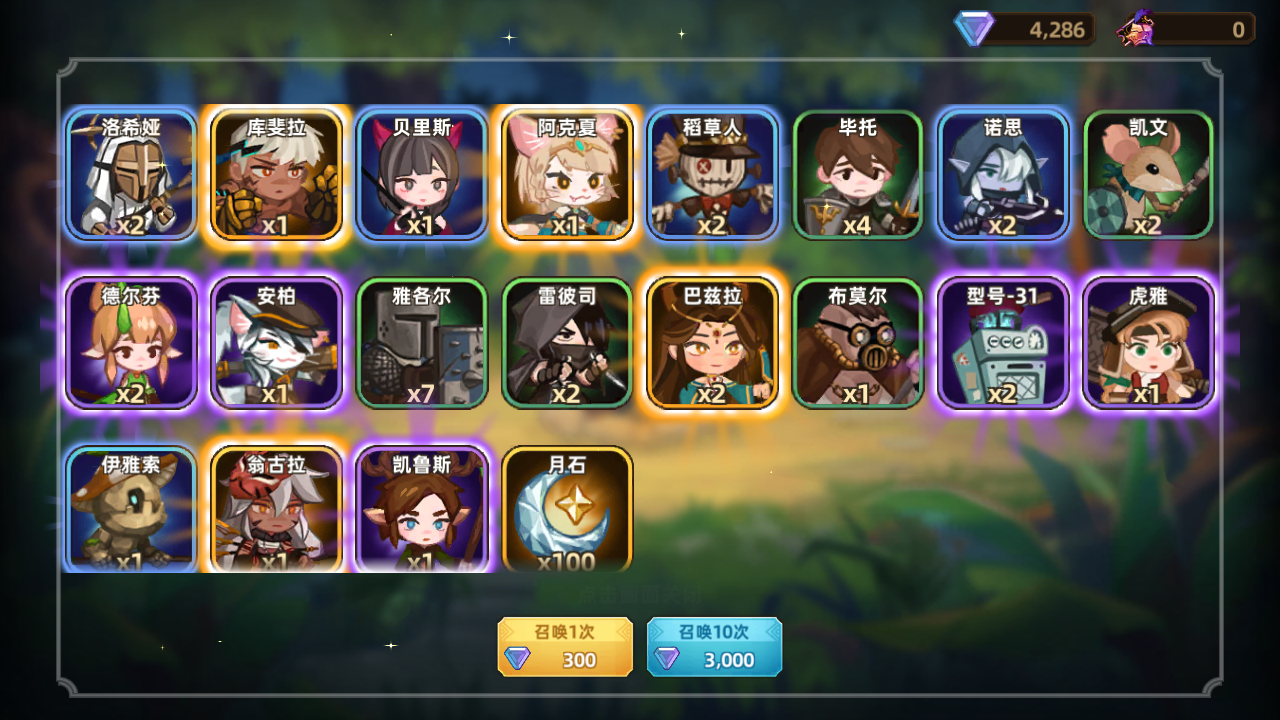Image resolution: width=1280 pixels, height=720 pixels.
Task: Select the 毕托 x4 character card
Action: [x=857, y=175]
